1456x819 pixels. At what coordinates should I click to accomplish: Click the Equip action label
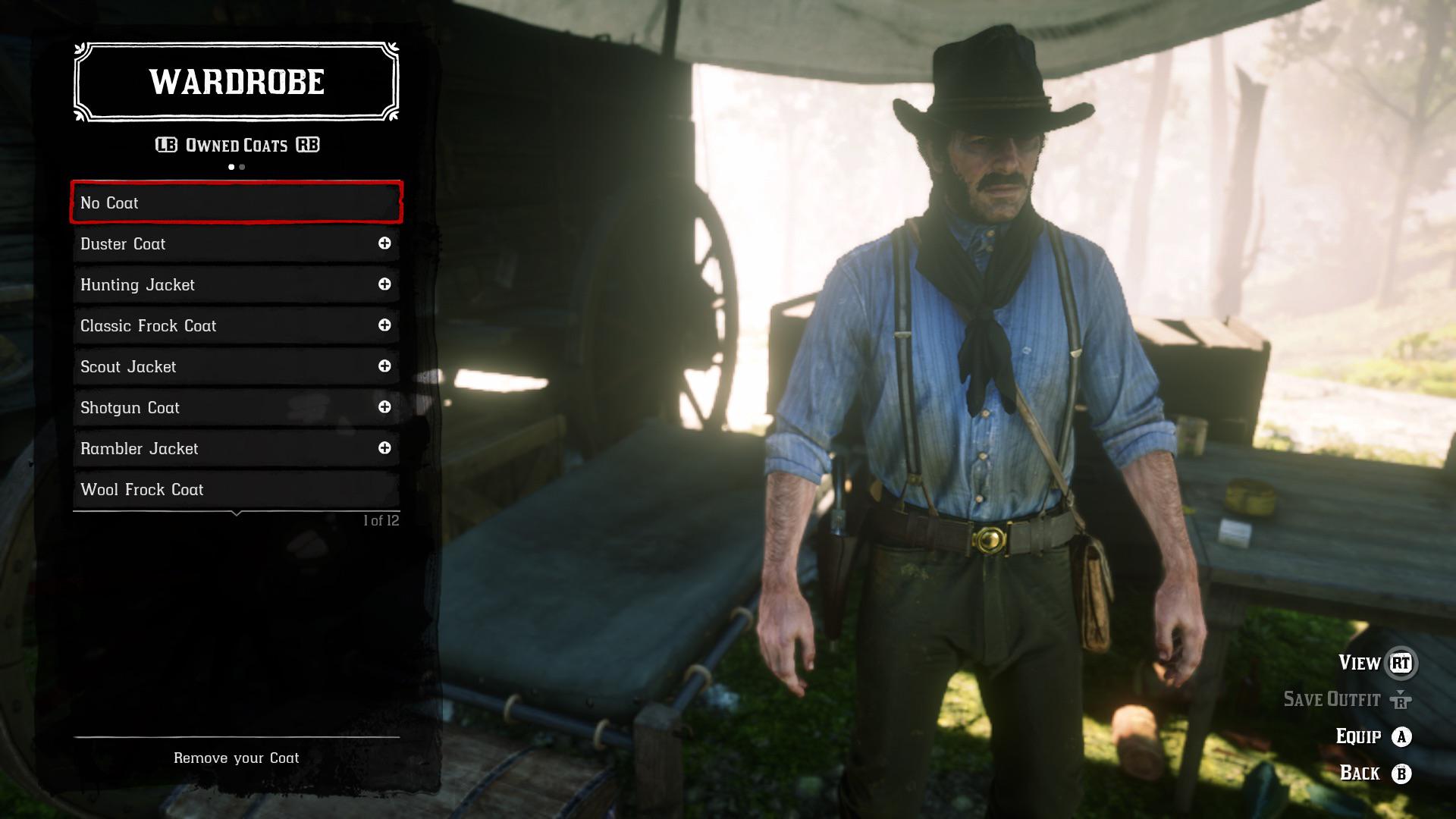[x=1361, y=736]
